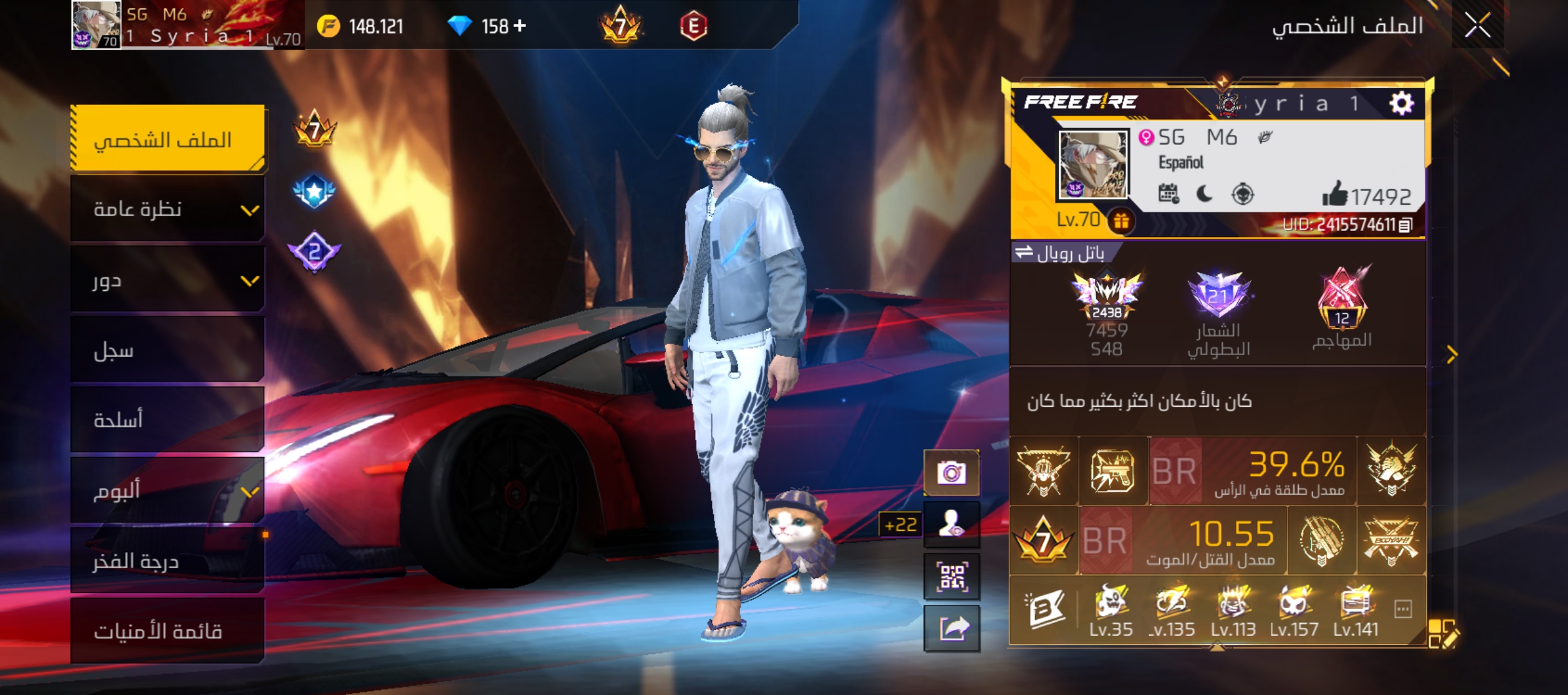1568x695 pixels.
Task: Open the camera photo mode button
Action: (951, 474)
